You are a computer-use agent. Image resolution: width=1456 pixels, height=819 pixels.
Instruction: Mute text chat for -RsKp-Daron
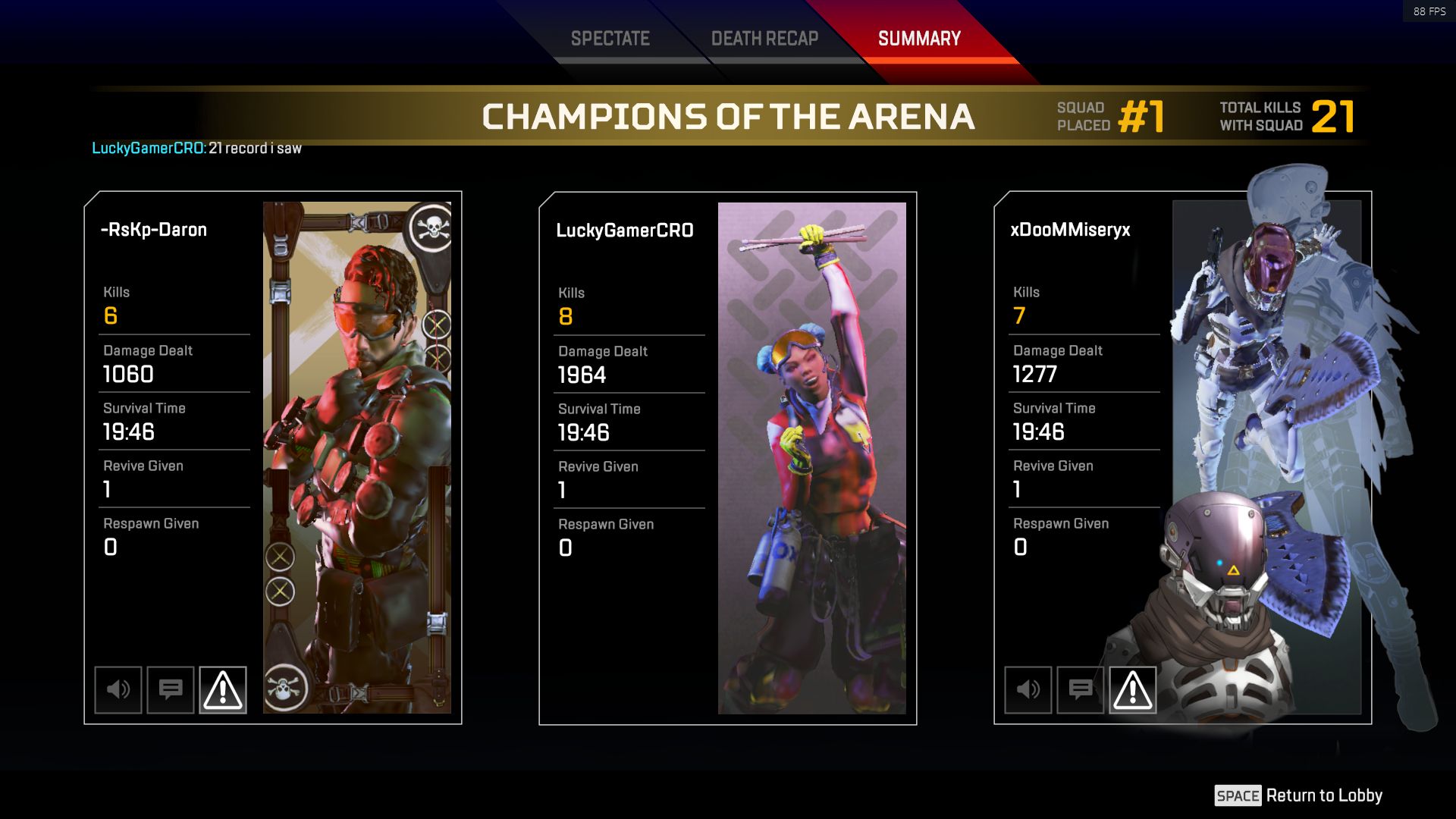[171, 689]
